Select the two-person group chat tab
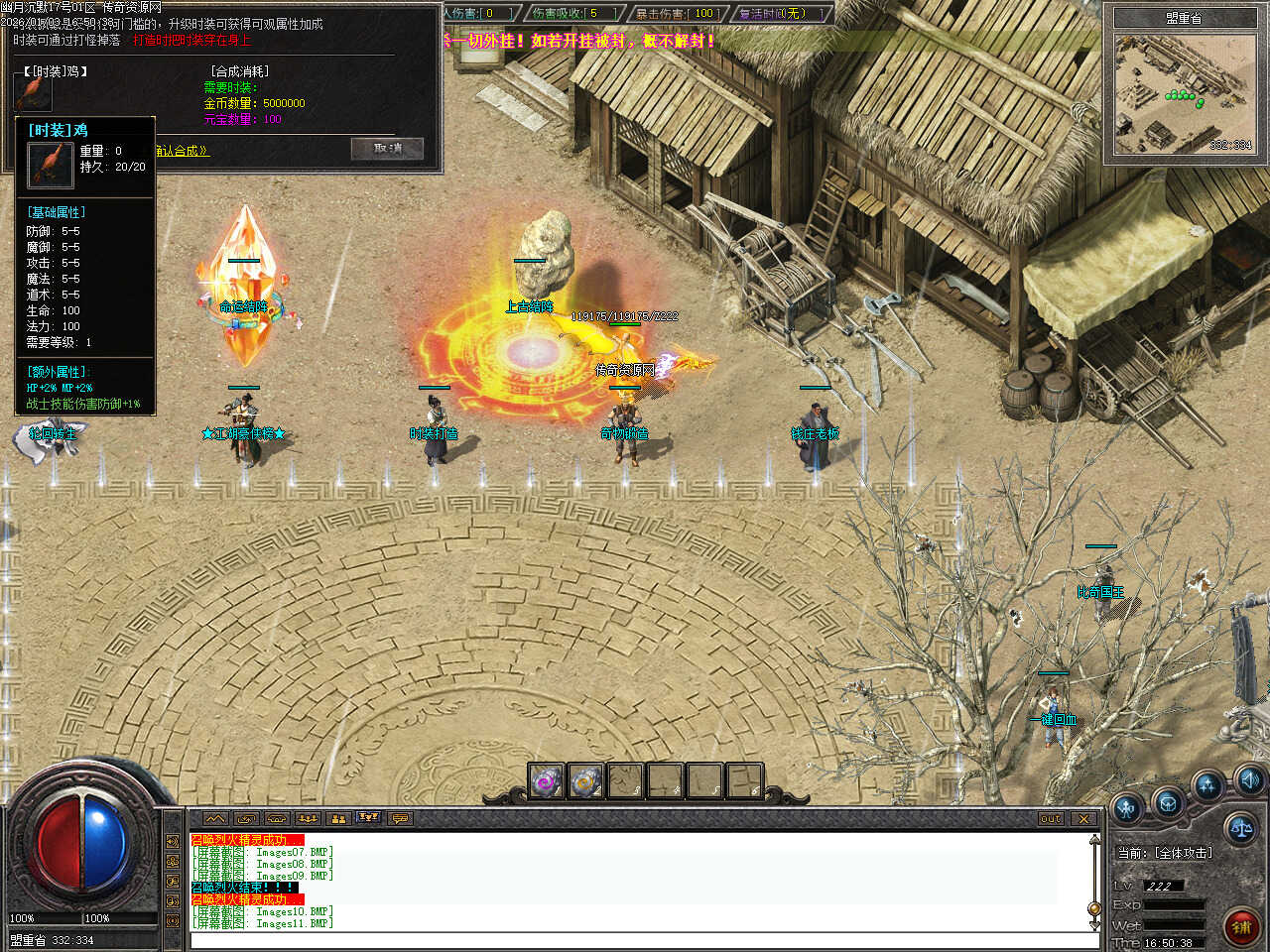This screenshot has width=1270, height=952. (338, 818)
